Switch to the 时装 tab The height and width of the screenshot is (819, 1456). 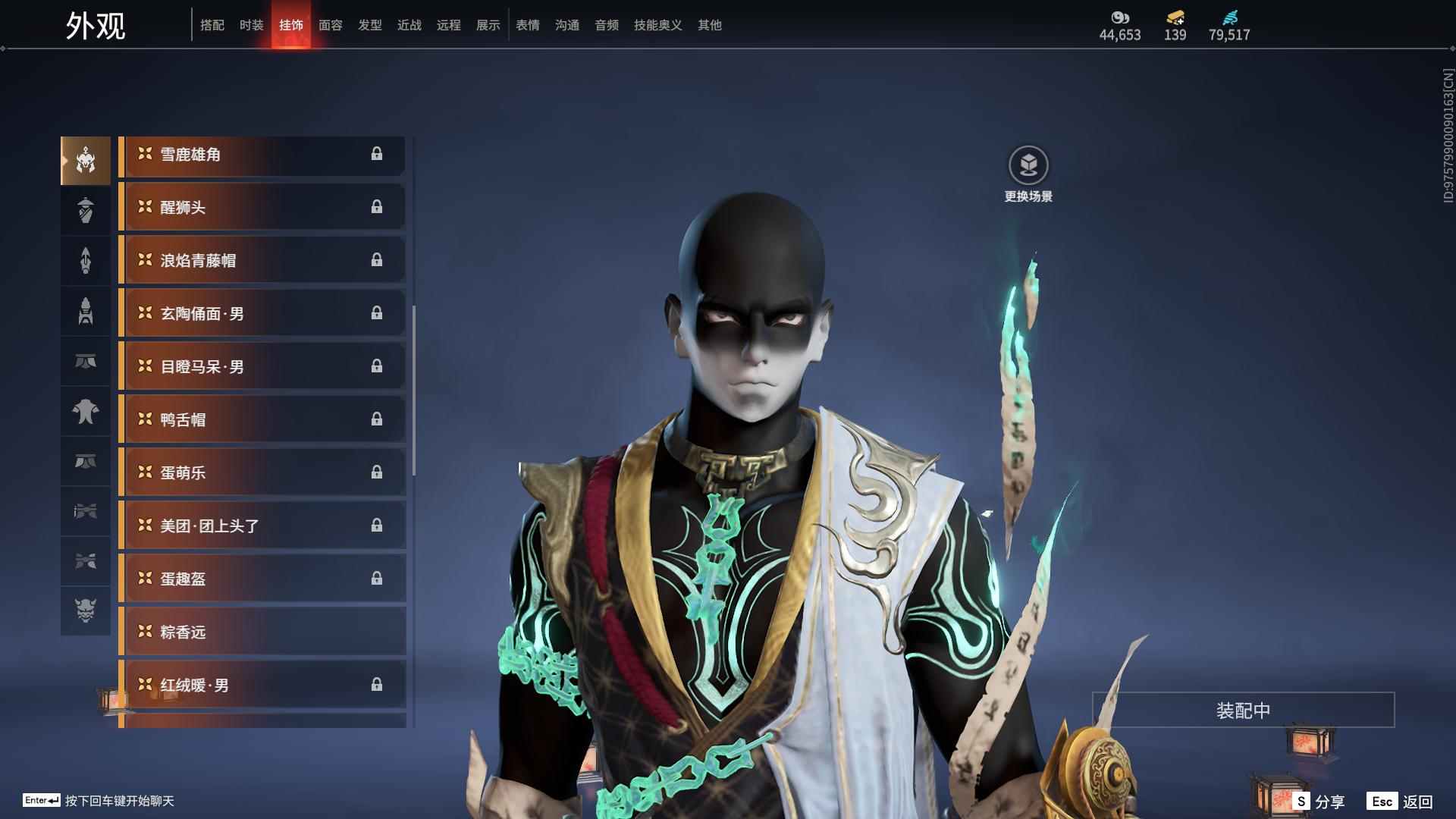(x=251, y=25)
